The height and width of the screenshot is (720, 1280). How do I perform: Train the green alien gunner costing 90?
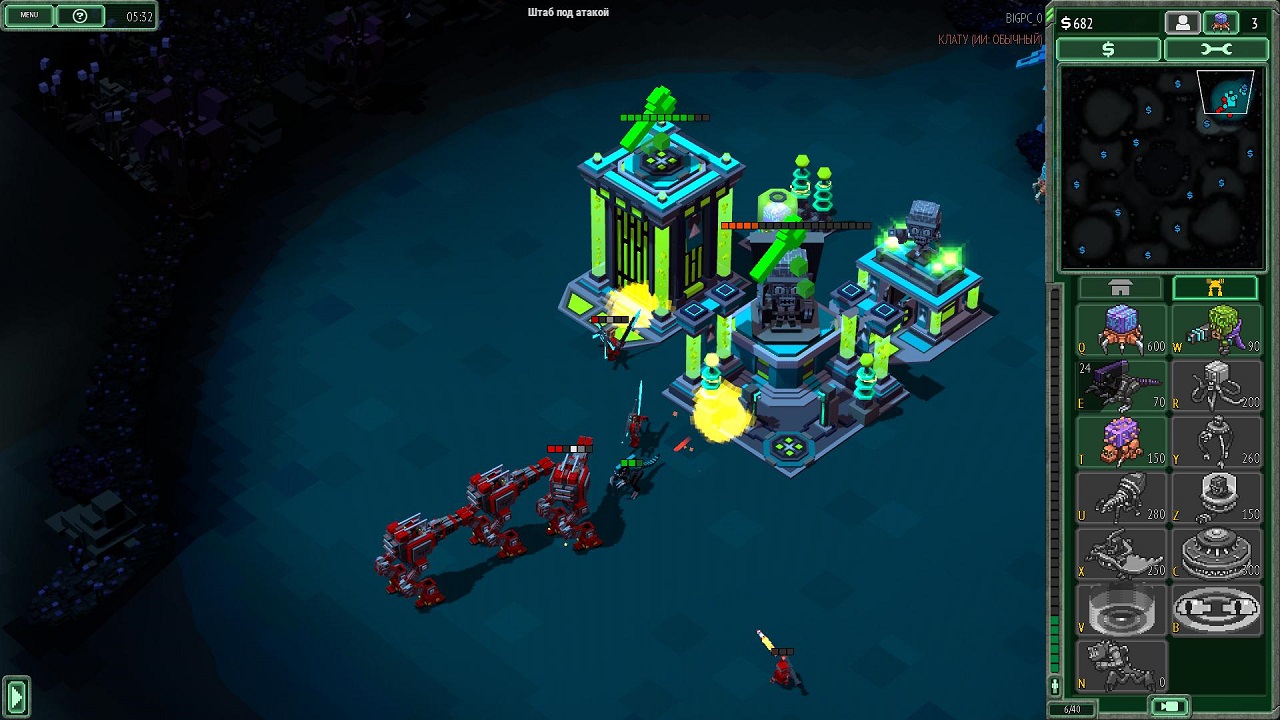[1215, 330]
